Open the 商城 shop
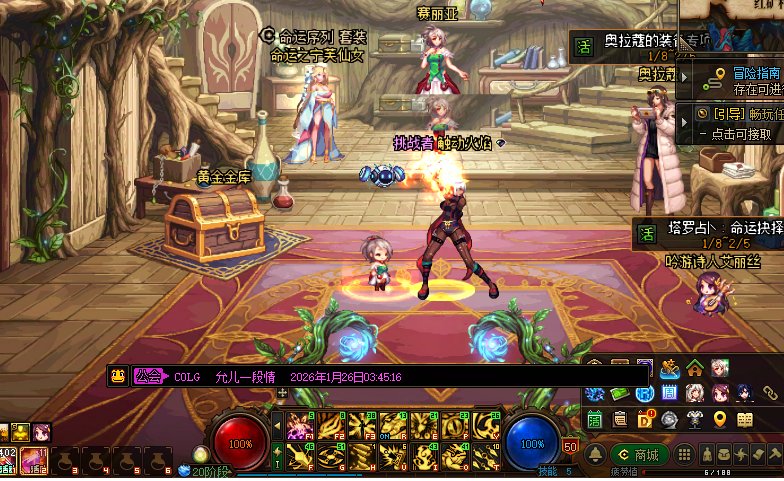The width and height of the screenshot is (784, 481). coord(640,455)
